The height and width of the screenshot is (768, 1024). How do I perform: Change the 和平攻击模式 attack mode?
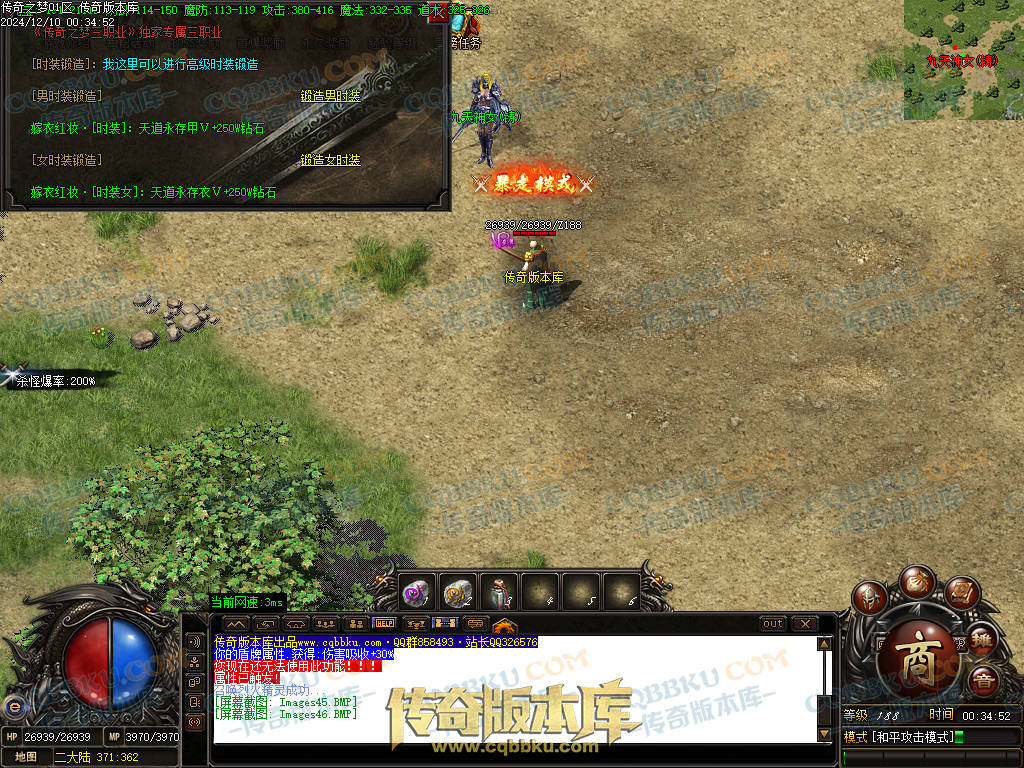[900, 737]
